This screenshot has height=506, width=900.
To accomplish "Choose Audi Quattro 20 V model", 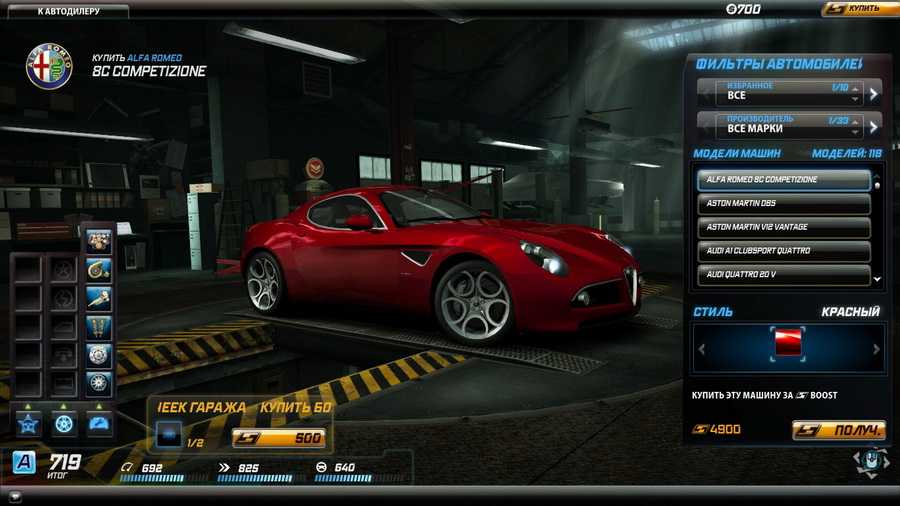I will coord(783,274).
